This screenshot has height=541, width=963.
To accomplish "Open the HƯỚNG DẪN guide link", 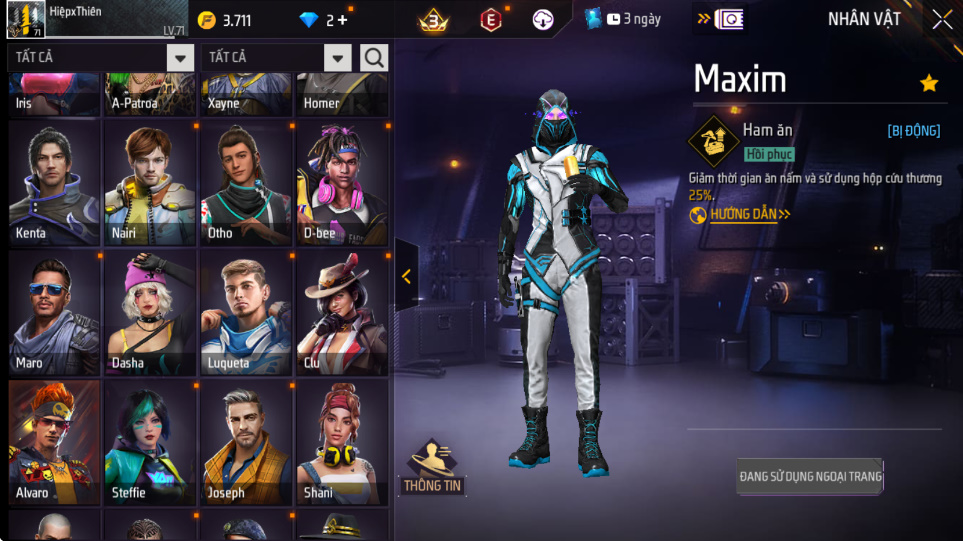I will [740, 214].
